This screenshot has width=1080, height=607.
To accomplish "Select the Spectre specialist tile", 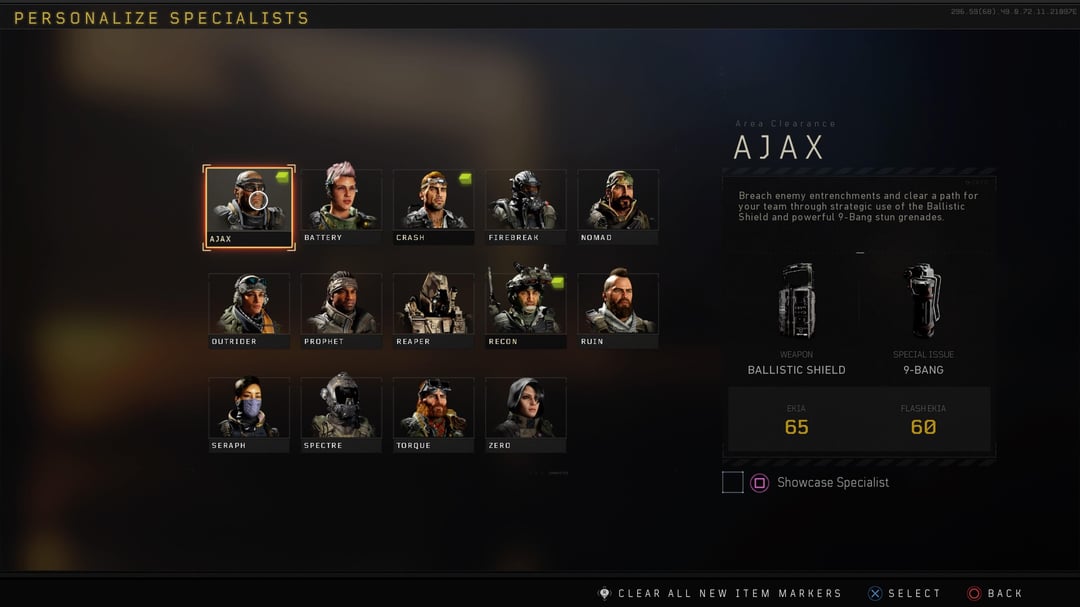I will 341,411.
